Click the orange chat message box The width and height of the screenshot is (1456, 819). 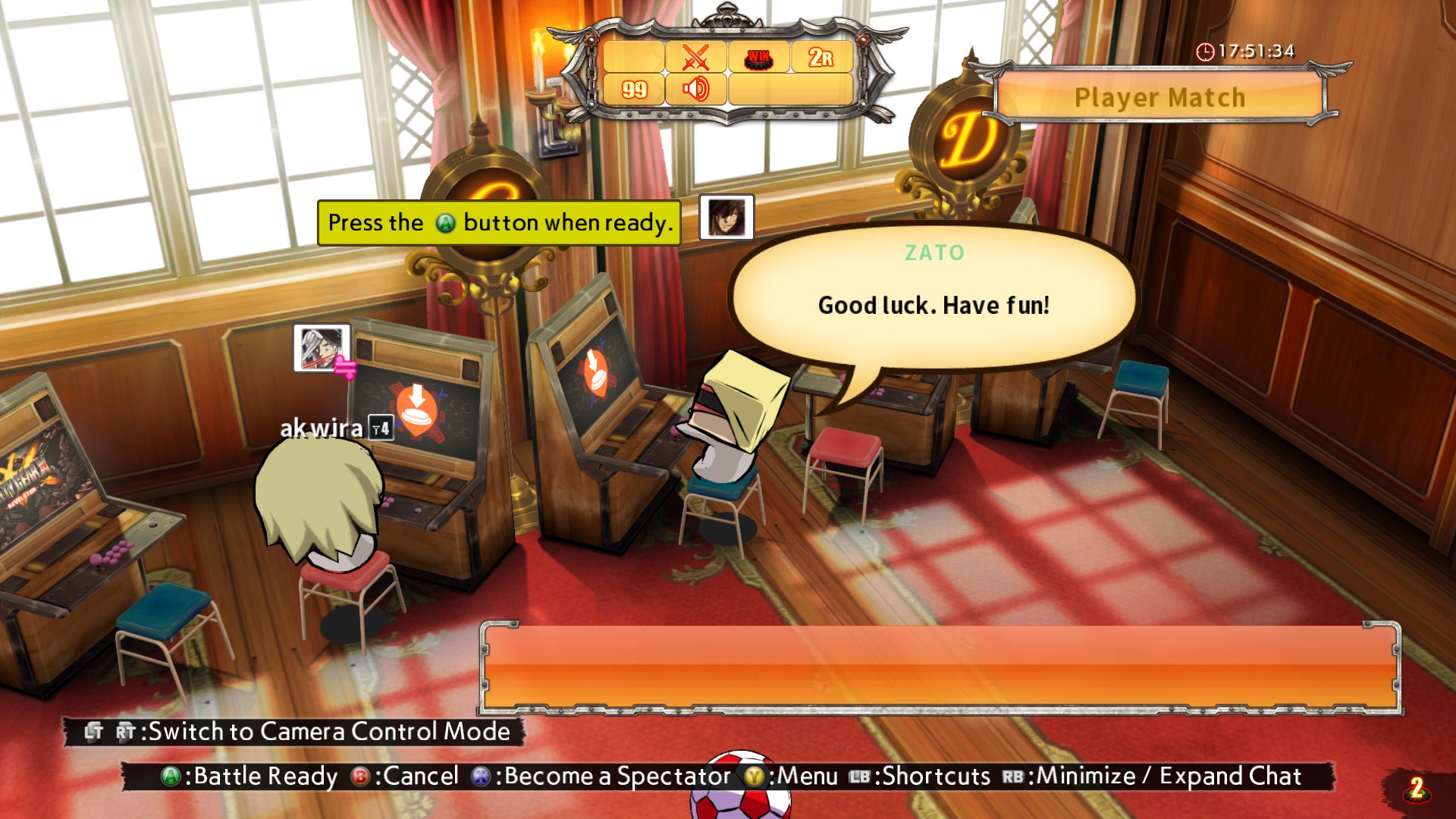[x=940, y=667]
